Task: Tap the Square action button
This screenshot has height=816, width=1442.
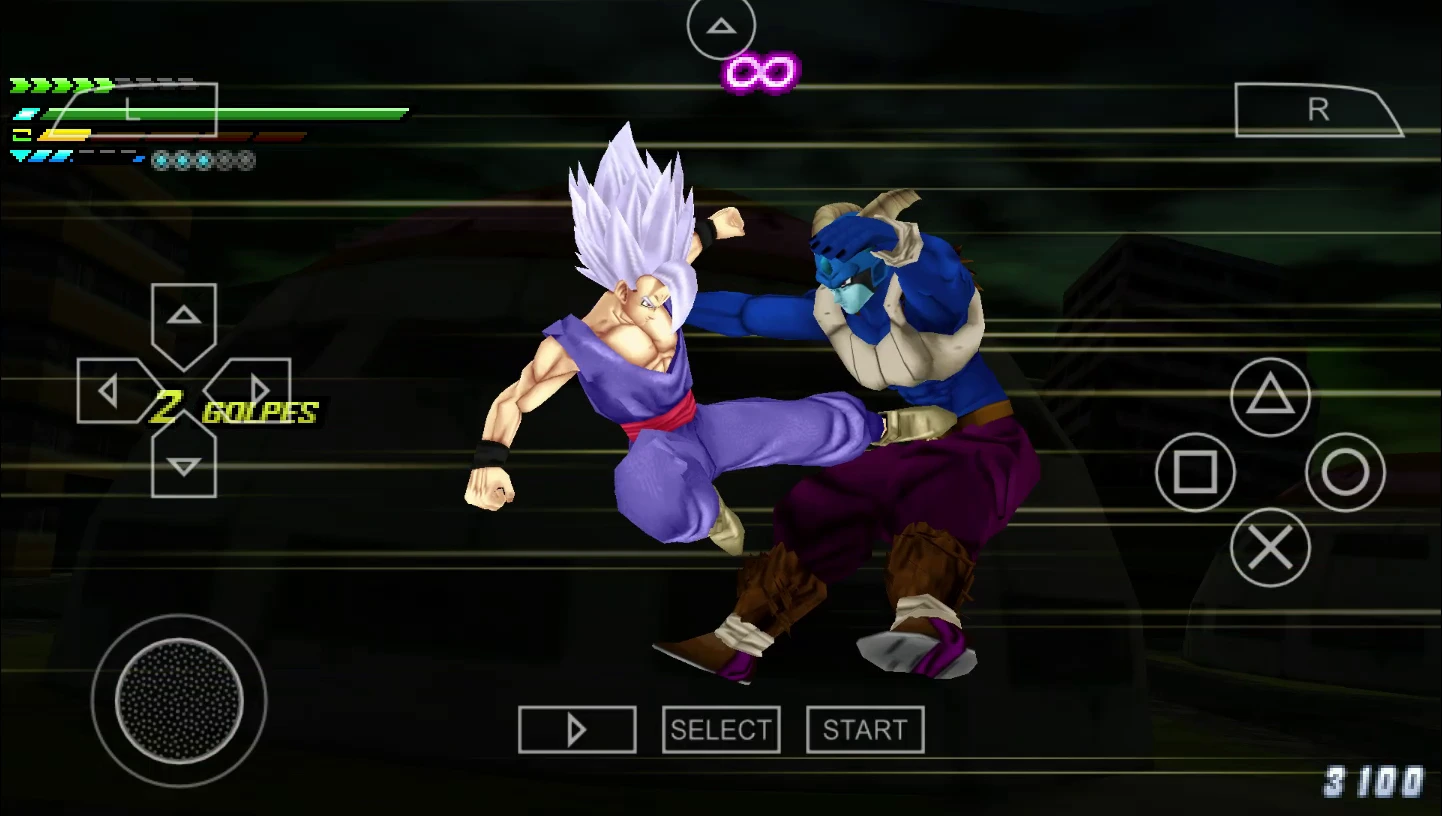Action: pyautogui.click(x=1196, y=474)
